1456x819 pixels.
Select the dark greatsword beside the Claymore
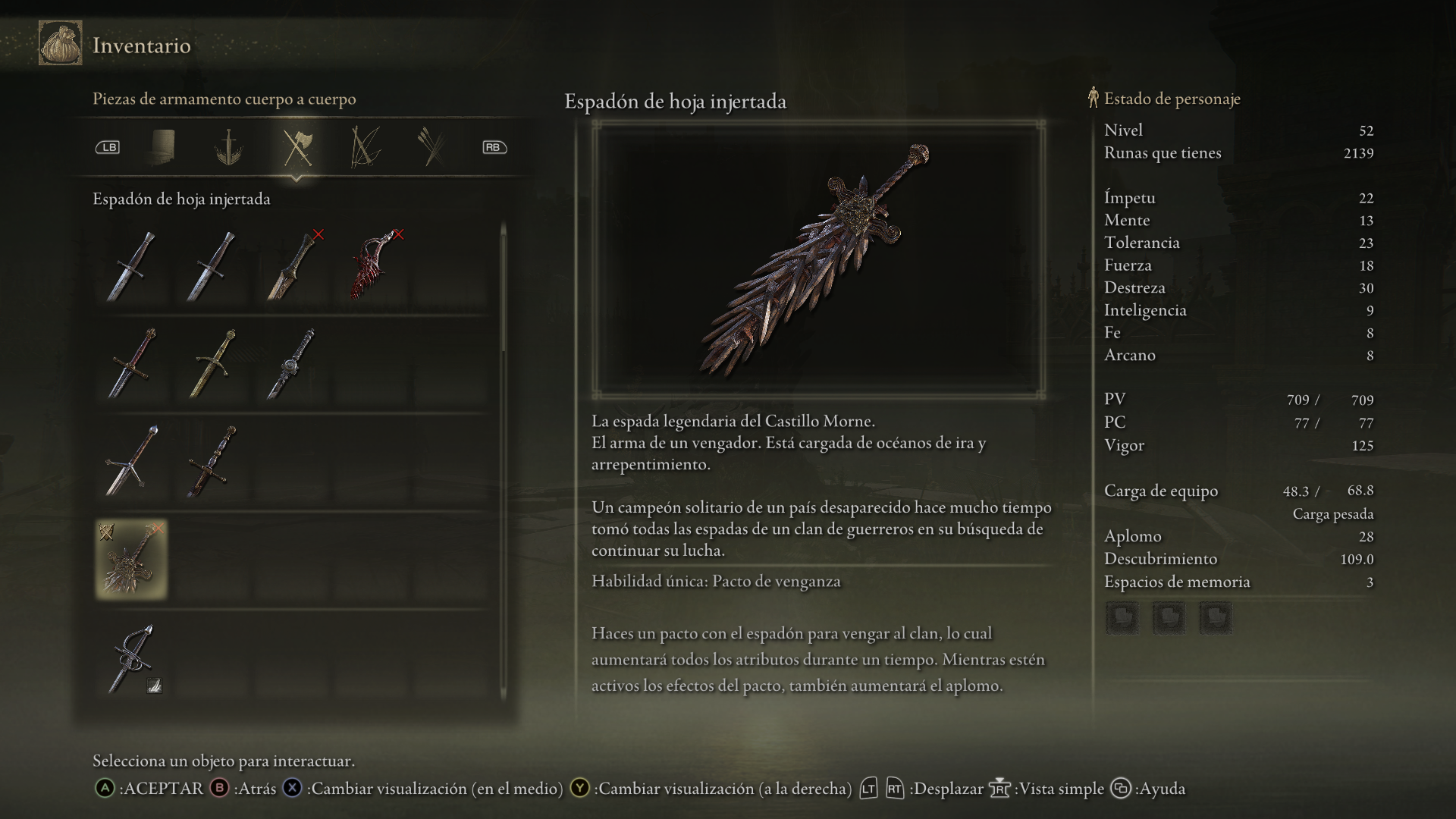[x=212, y=461]
